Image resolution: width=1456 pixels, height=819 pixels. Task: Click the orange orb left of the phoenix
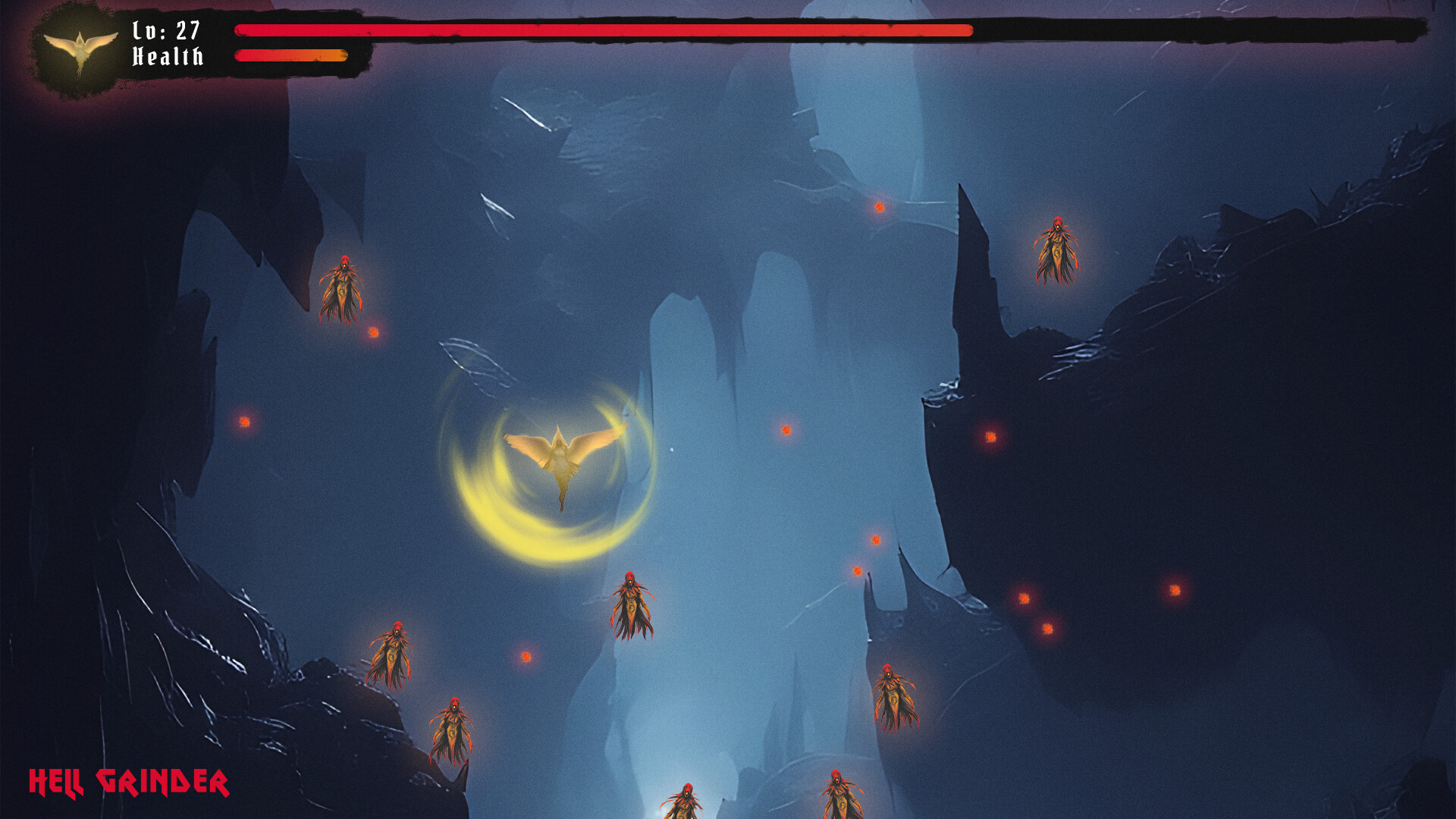point(245,422)
